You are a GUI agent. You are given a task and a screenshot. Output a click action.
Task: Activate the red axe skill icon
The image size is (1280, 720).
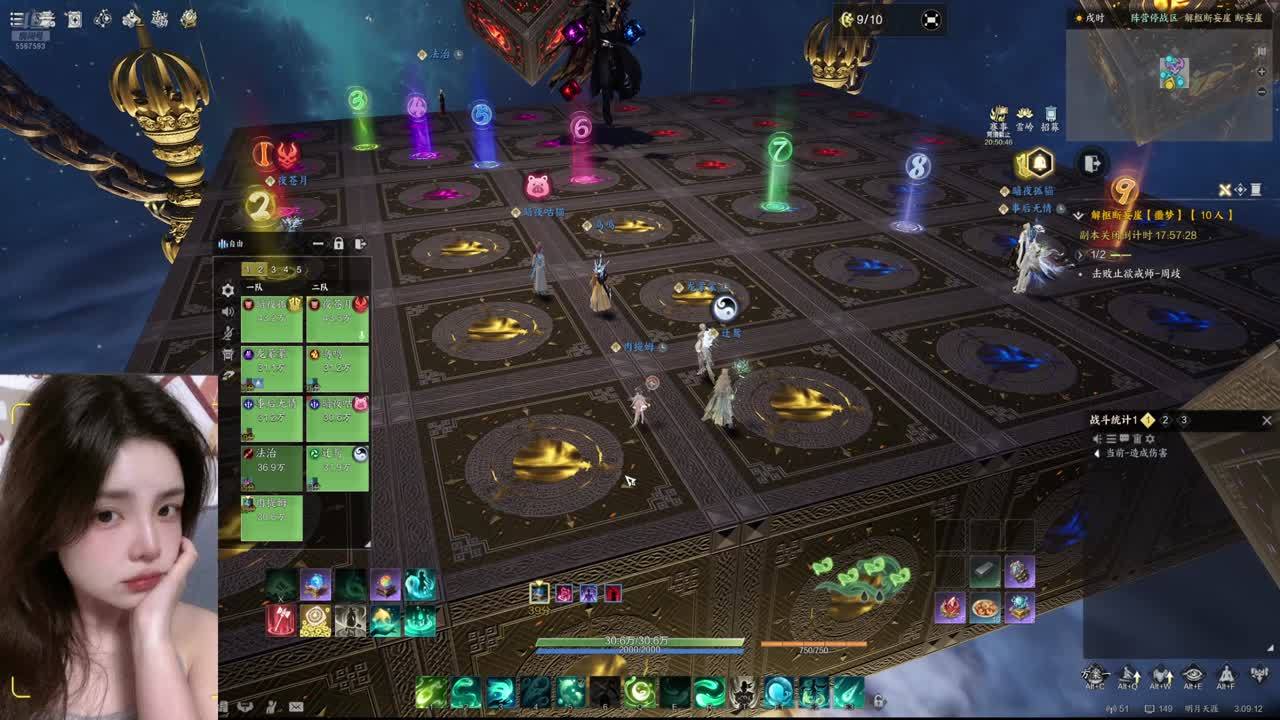(280, 620)
